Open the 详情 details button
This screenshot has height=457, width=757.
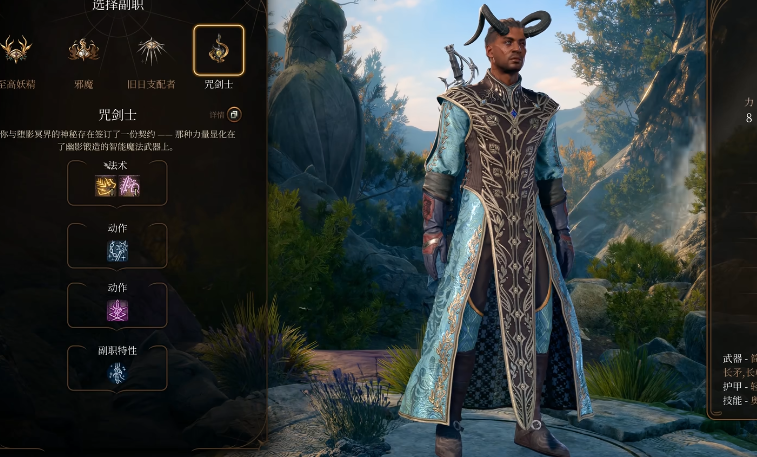point(234,115)
